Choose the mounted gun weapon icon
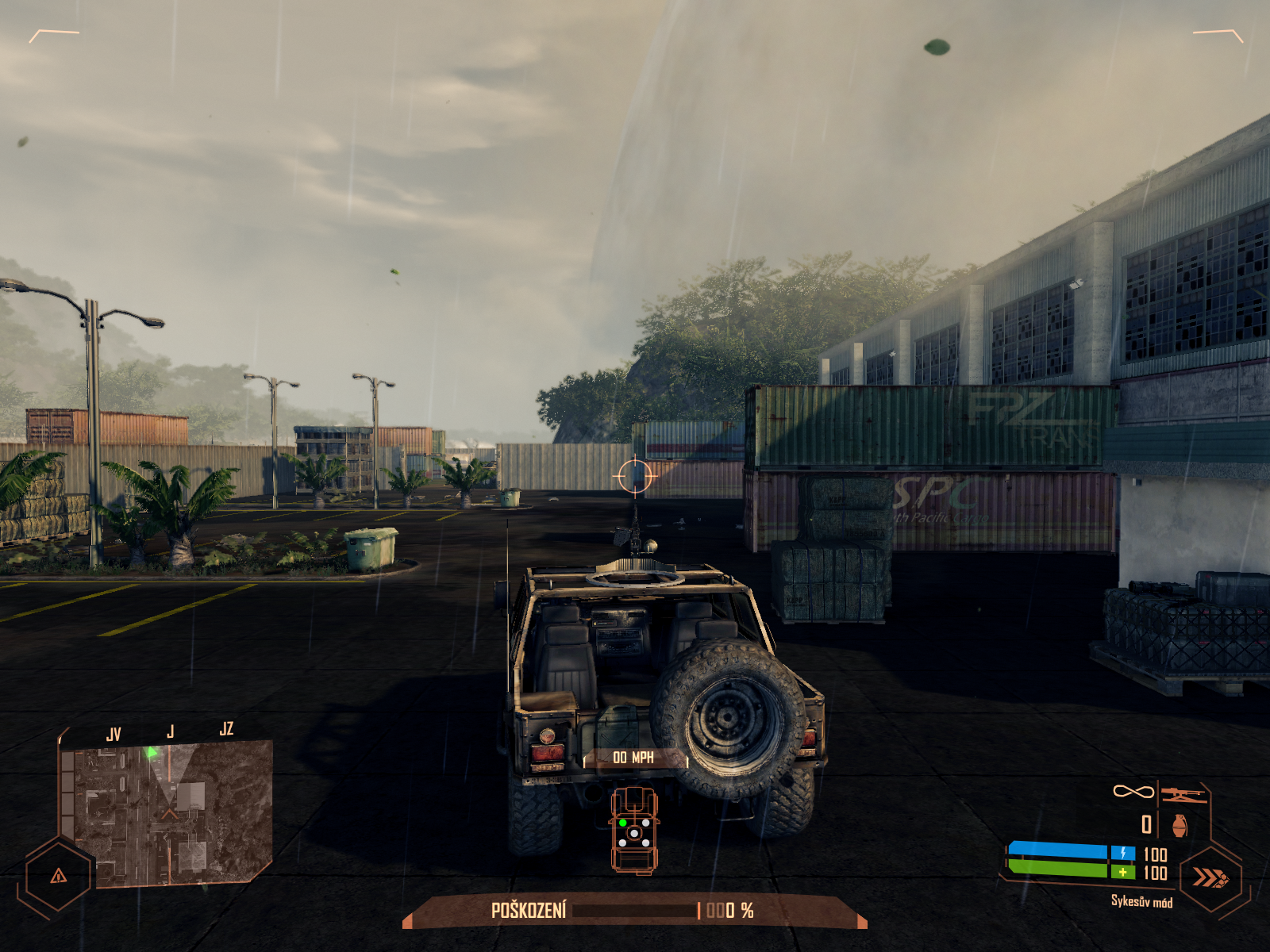This screenshot has height=952, width=1270. [x=1183, y=793]
